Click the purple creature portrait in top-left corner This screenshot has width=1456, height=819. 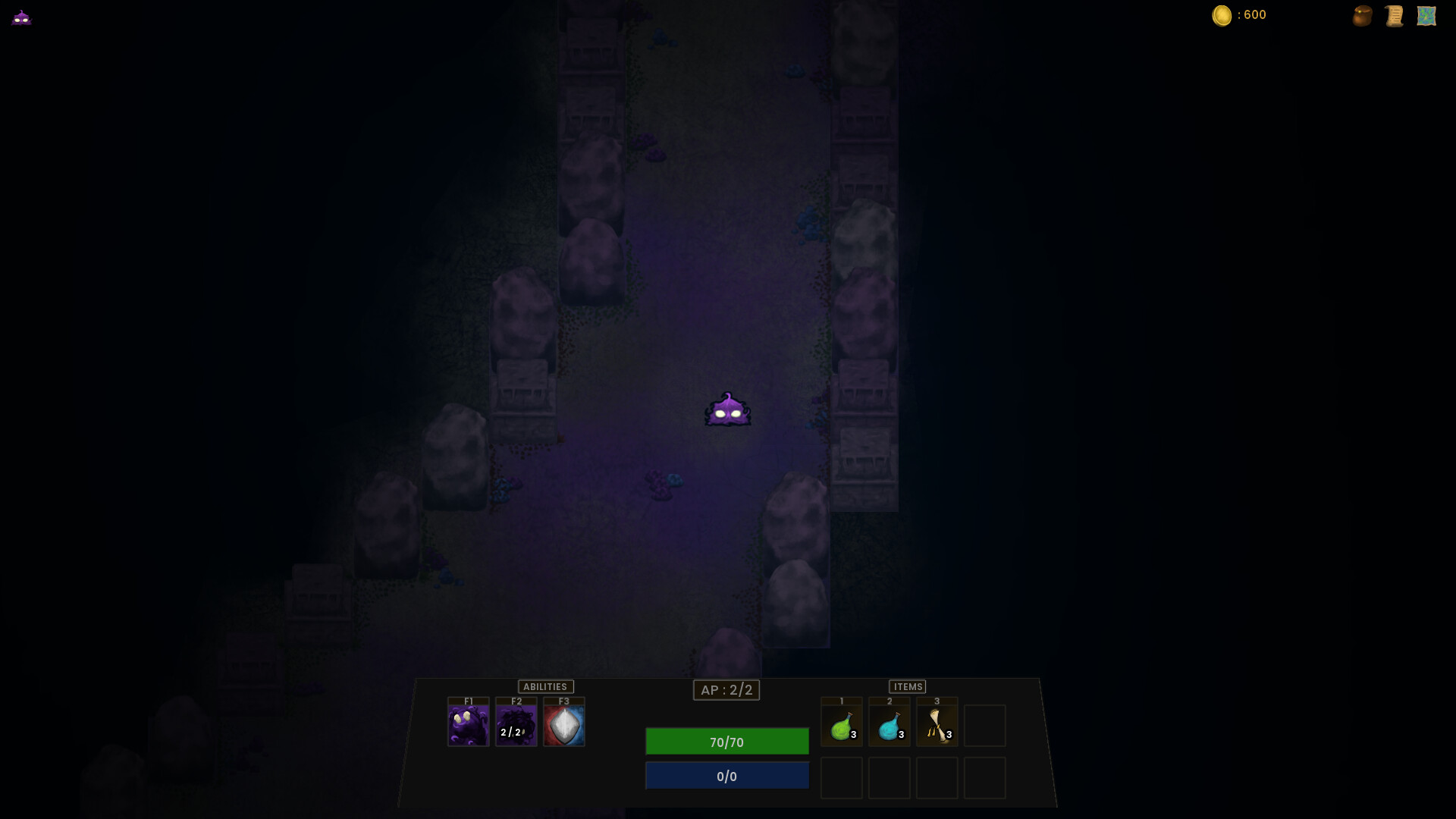(x=22, y=17)
